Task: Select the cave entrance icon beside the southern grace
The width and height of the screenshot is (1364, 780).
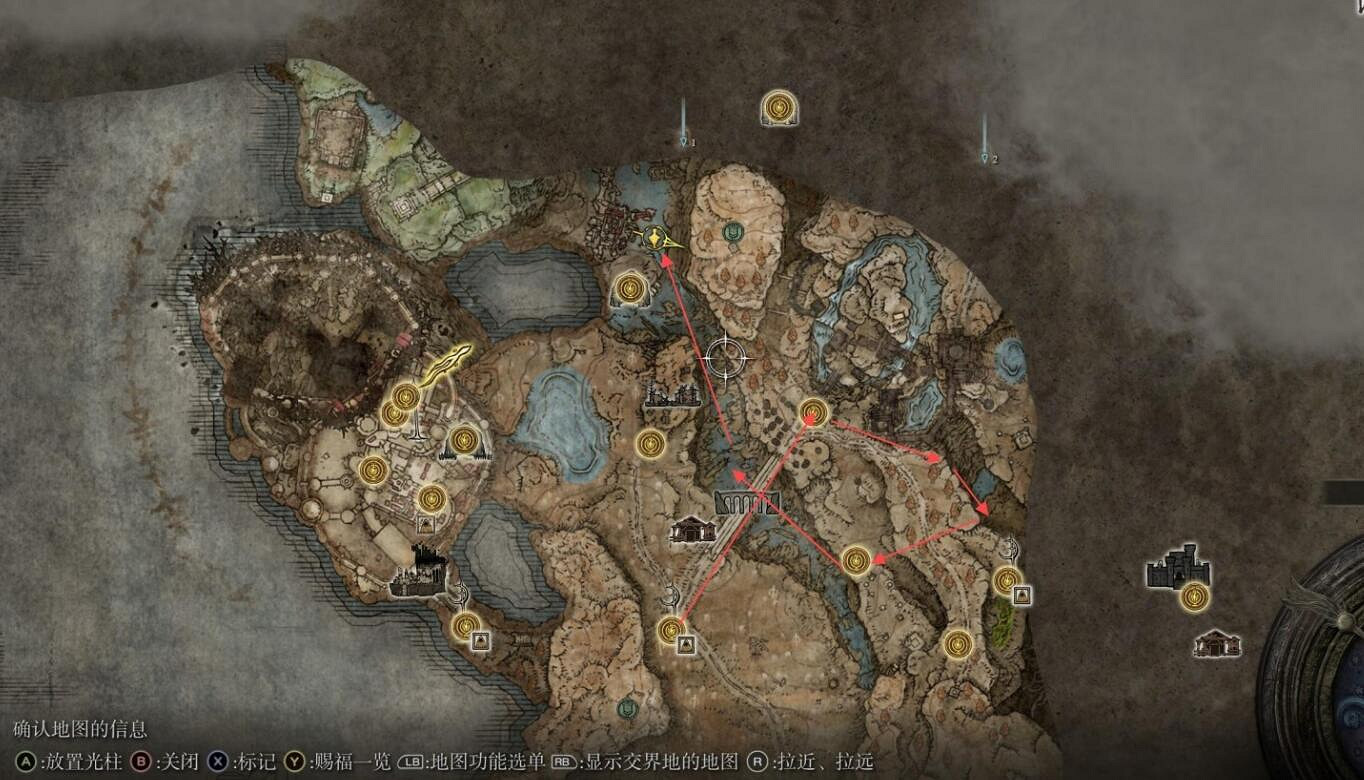Action: coord(685,644)
